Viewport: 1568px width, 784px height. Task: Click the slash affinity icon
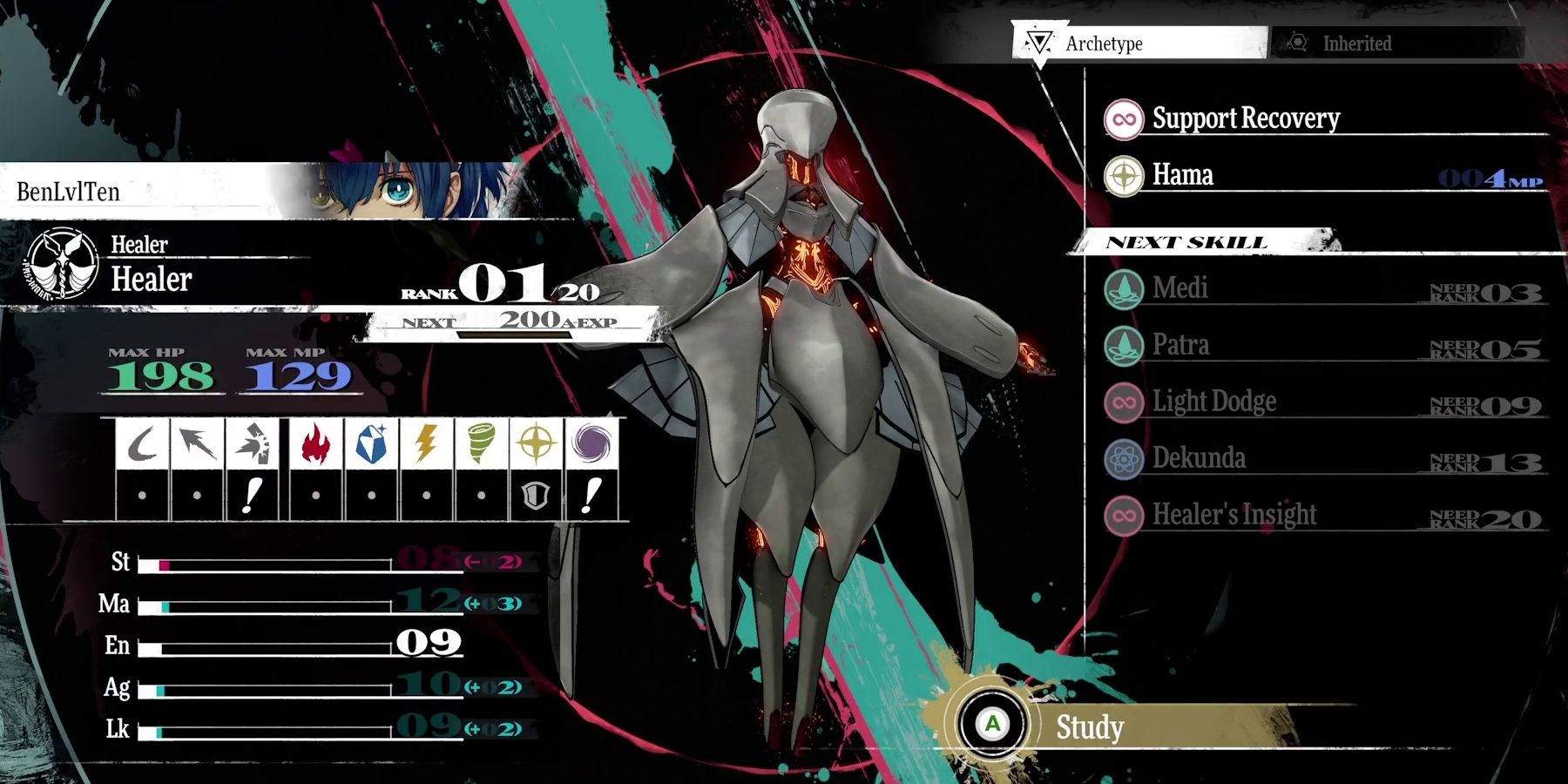pos(142,444)
